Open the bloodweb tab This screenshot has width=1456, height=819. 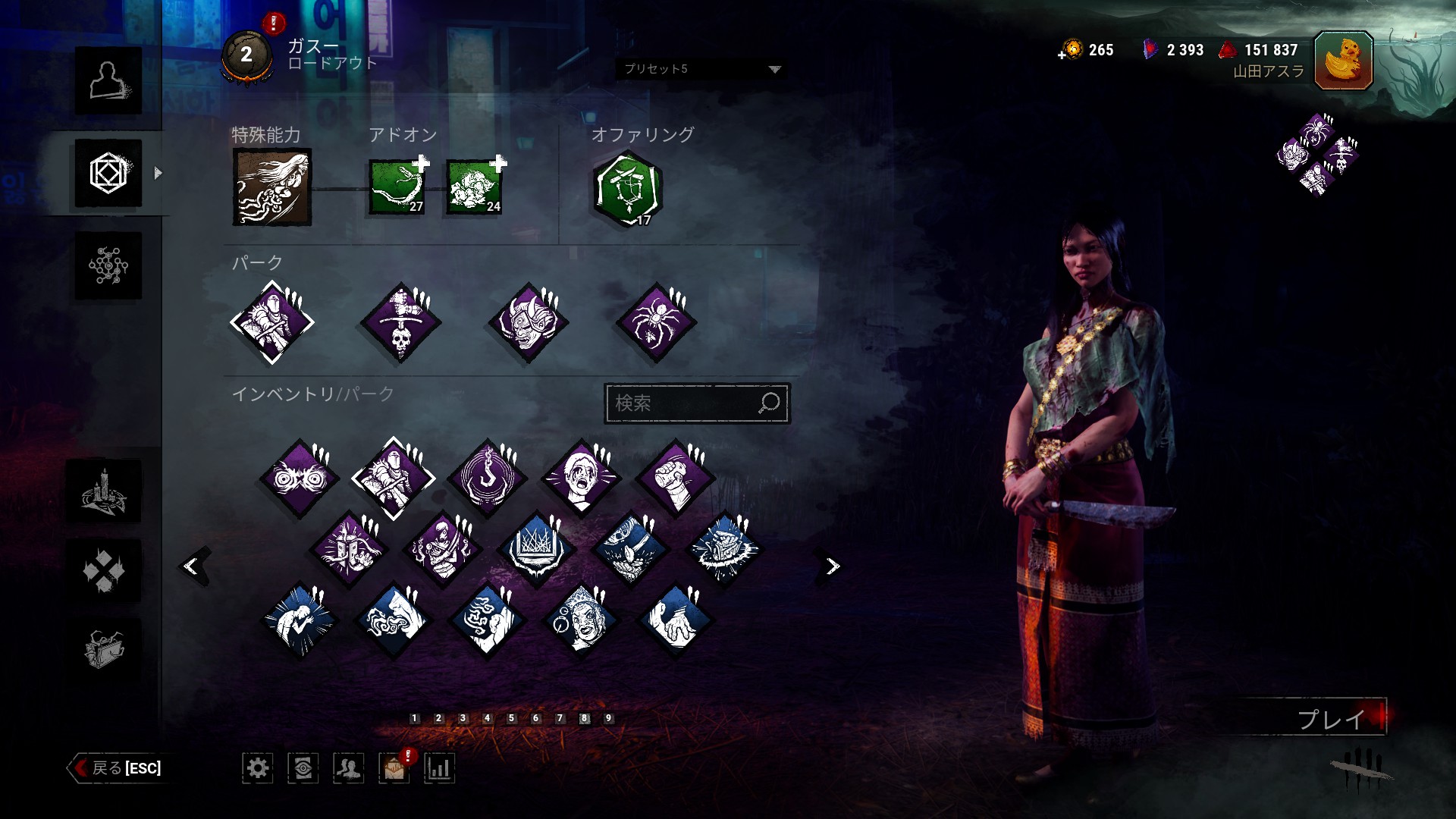pos(108,265)
